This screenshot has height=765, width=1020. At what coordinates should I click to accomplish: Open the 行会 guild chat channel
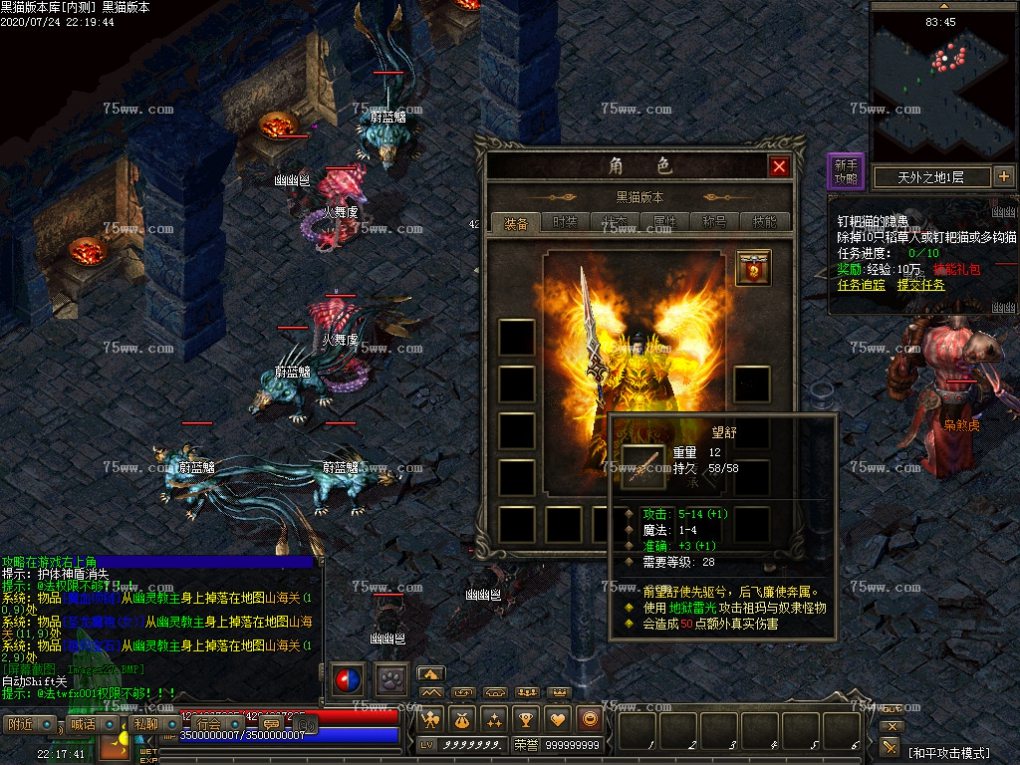pyautogui.click(x=208, y=724)
